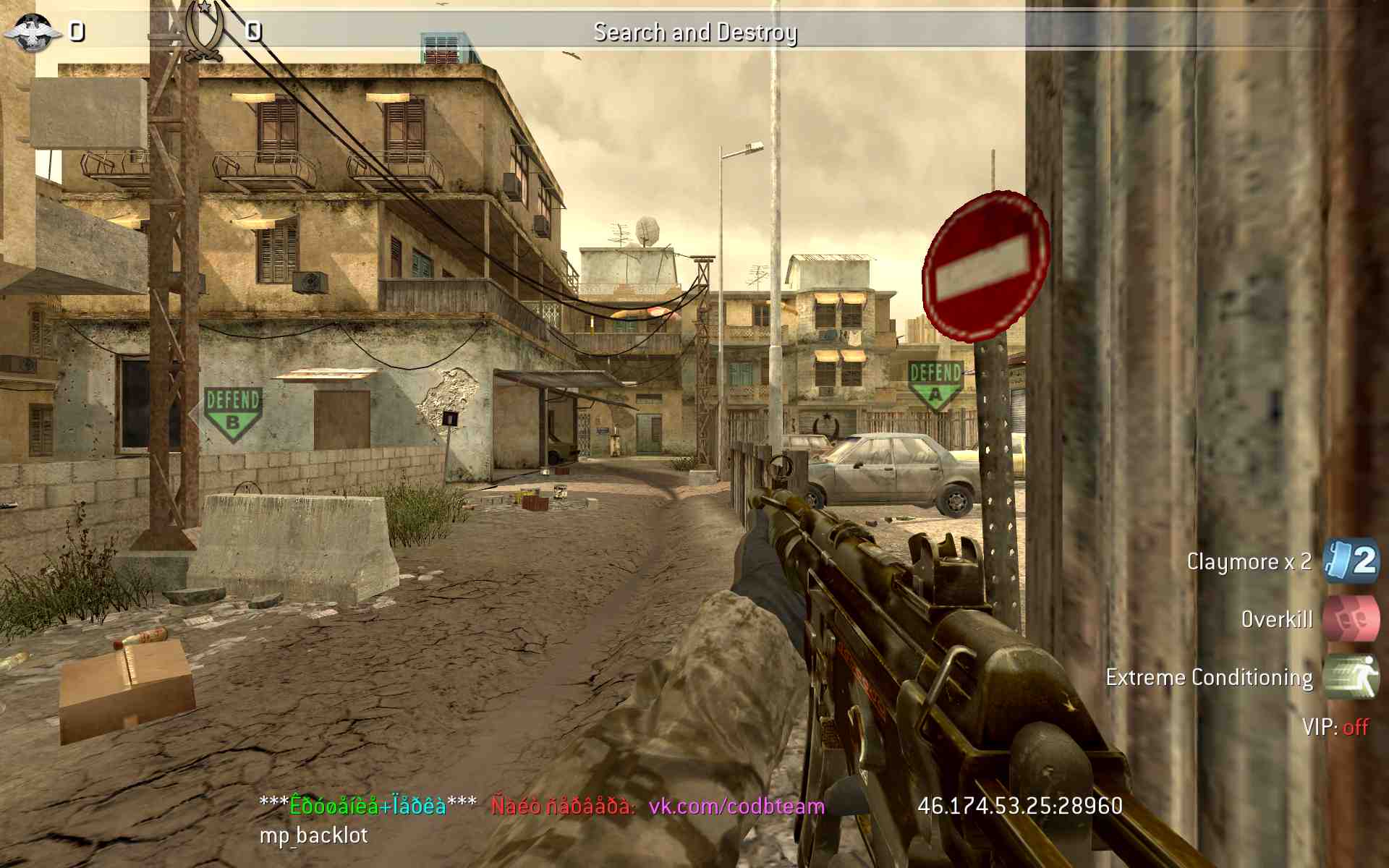Select the red Overkill perk icon
The image size is (1389, 868).
pos(1351,619)
